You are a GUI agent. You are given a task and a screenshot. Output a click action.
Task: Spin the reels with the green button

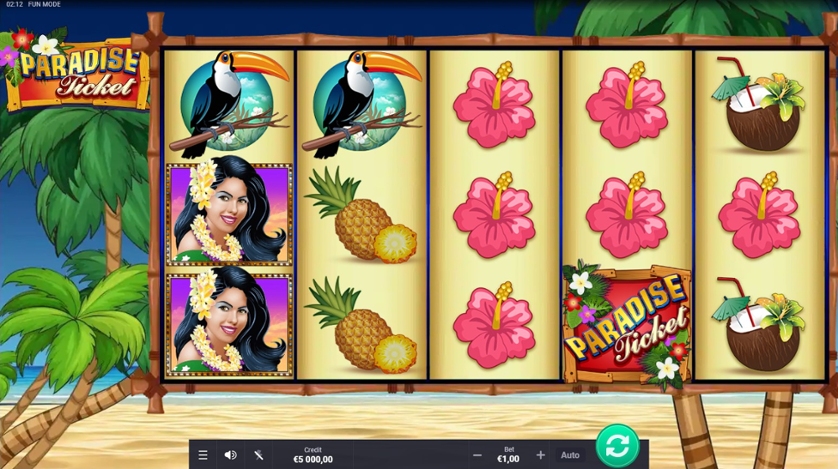click(617, 445)
